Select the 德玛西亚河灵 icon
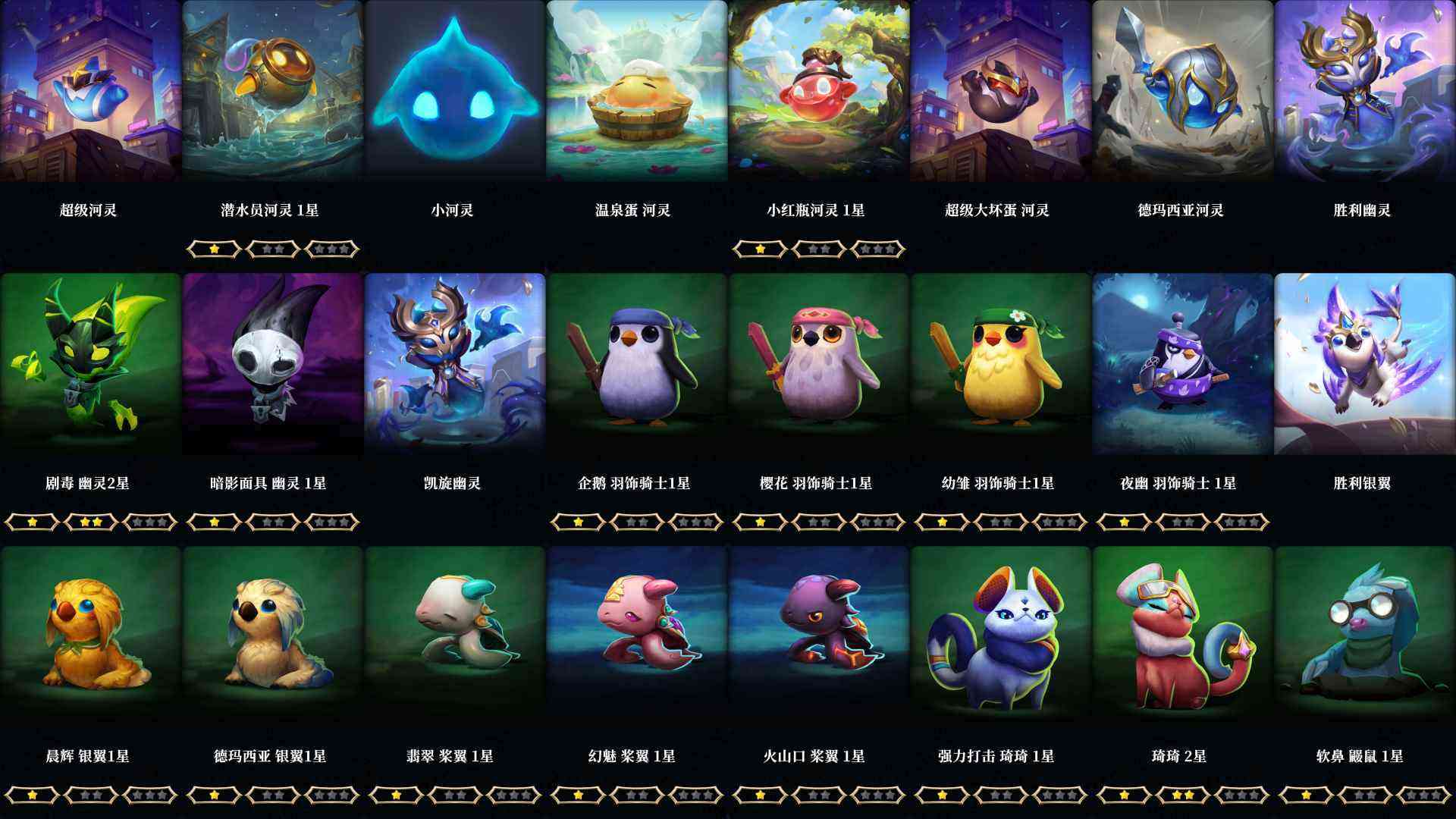Viewport: 1456px width, 819px height. click(1183, 91)
